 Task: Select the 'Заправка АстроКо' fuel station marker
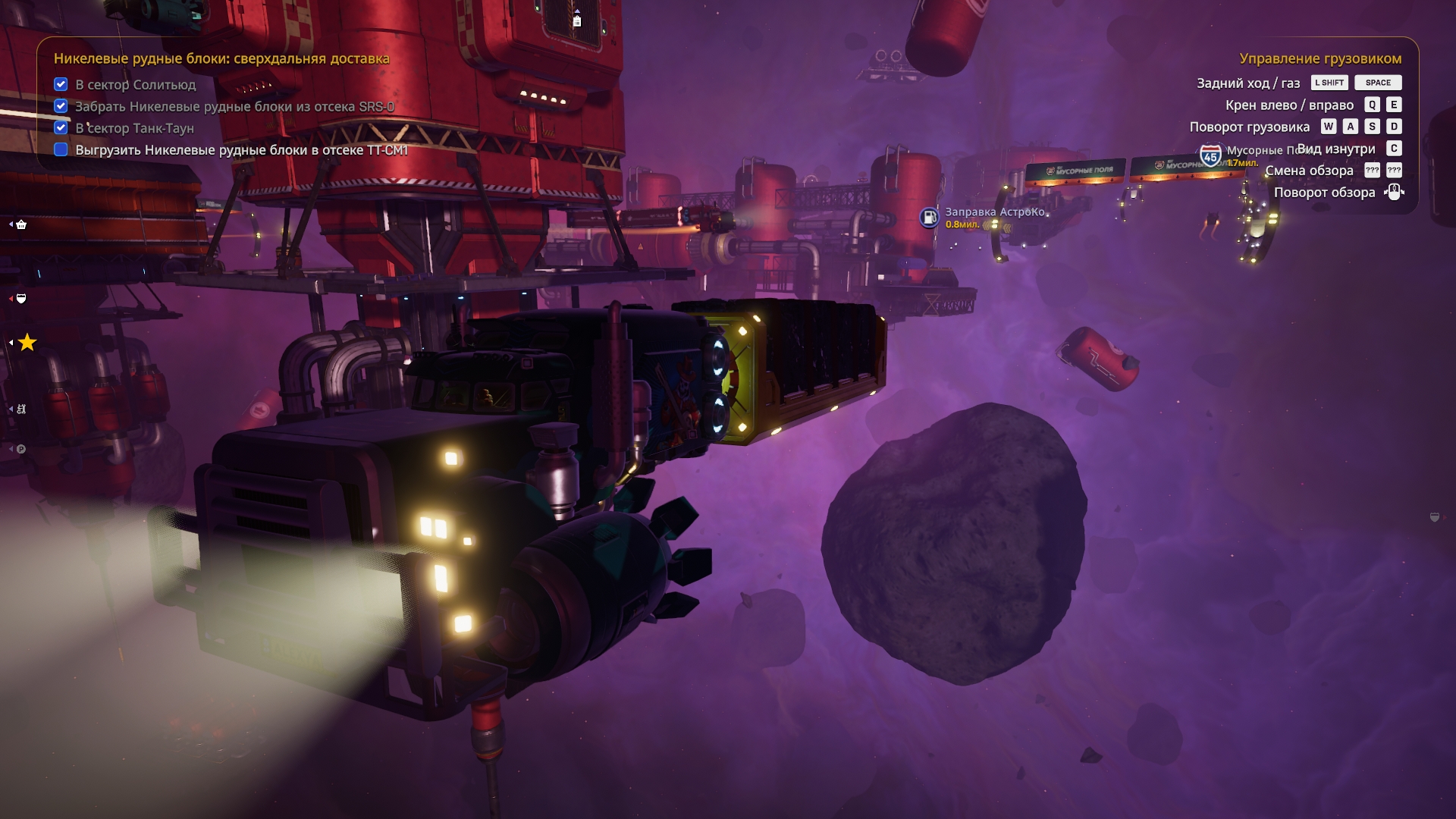[x=929, y=218]
